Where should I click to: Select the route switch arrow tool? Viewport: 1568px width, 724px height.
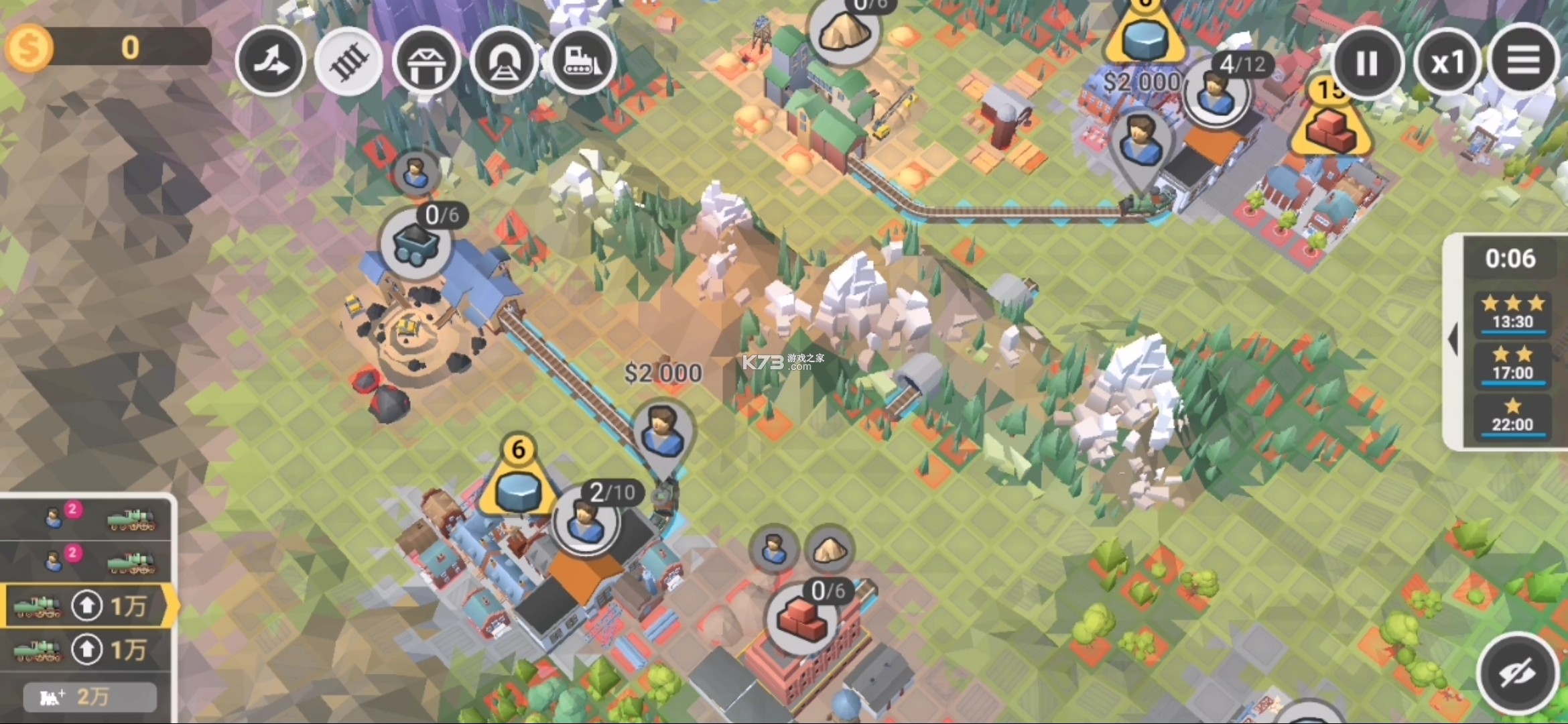pyautogui.click(x=271, y=62)
